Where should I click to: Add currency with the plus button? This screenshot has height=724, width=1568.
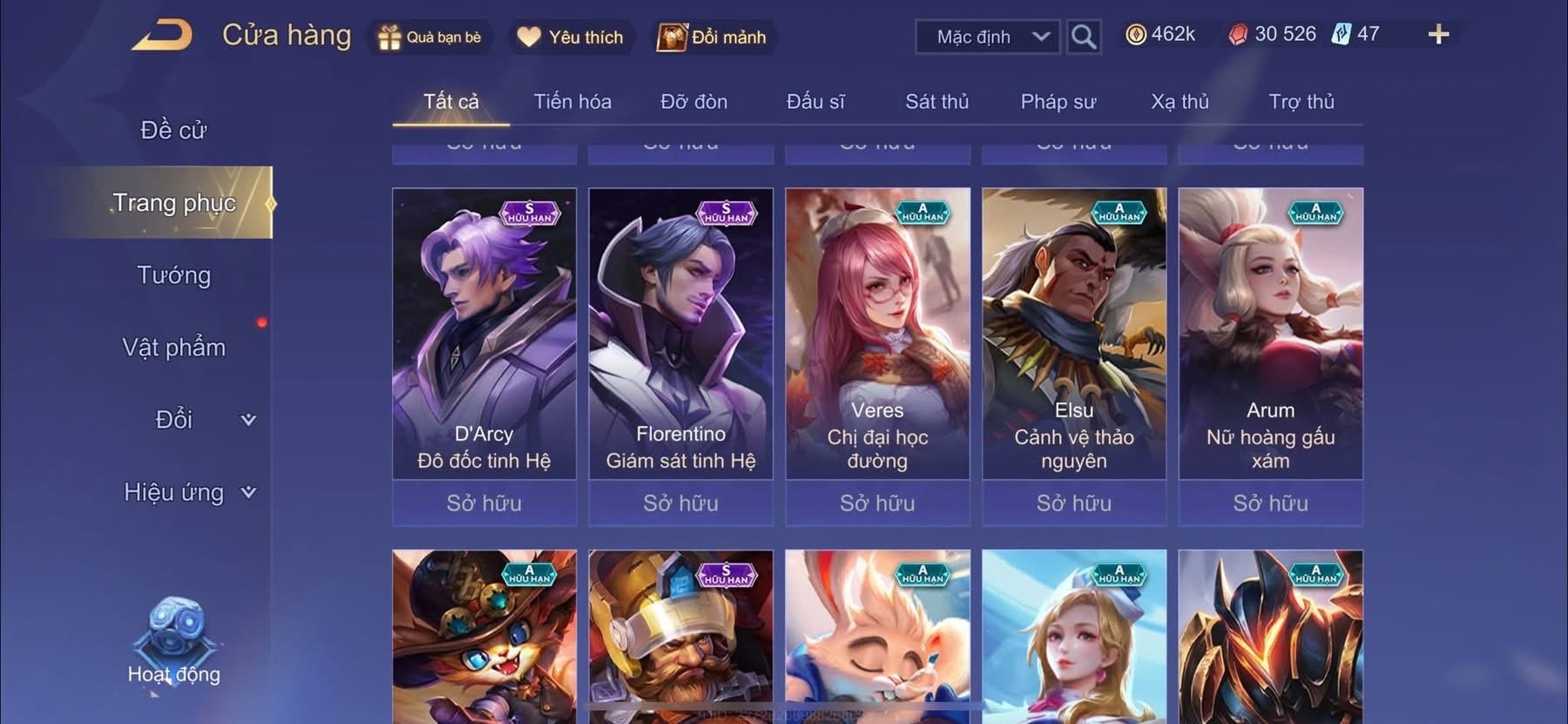tap(1438, 34)
